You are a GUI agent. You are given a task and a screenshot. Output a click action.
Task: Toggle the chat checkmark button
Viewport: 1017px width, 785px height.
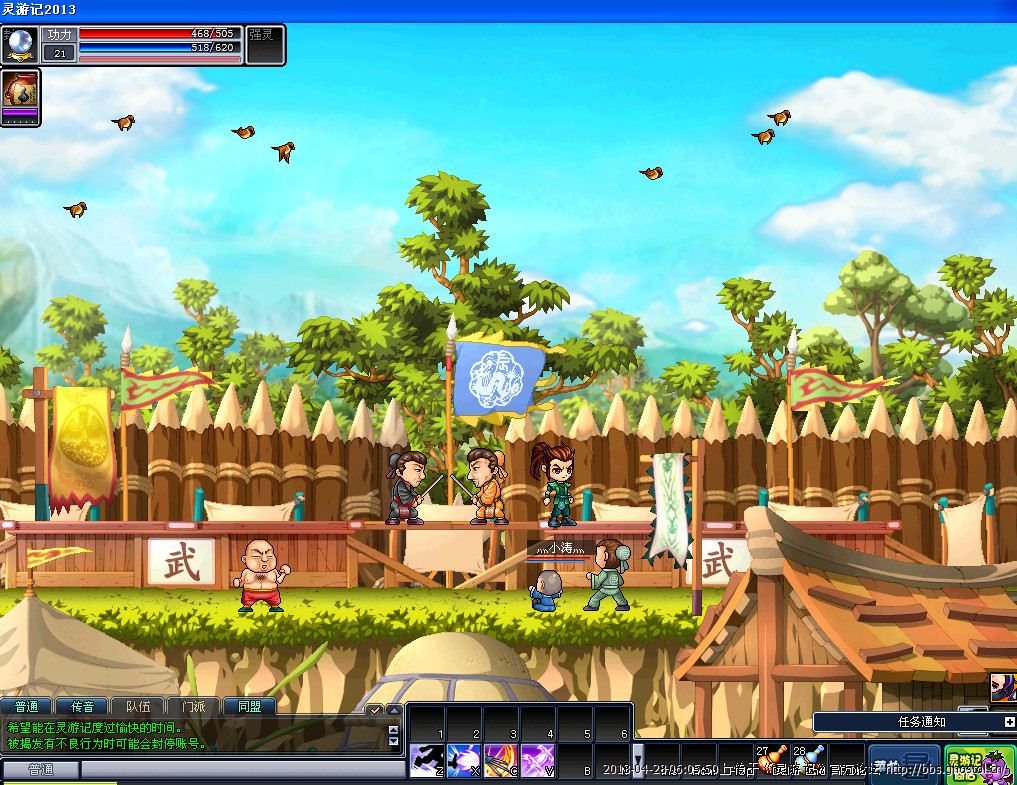tap(374, 710)
